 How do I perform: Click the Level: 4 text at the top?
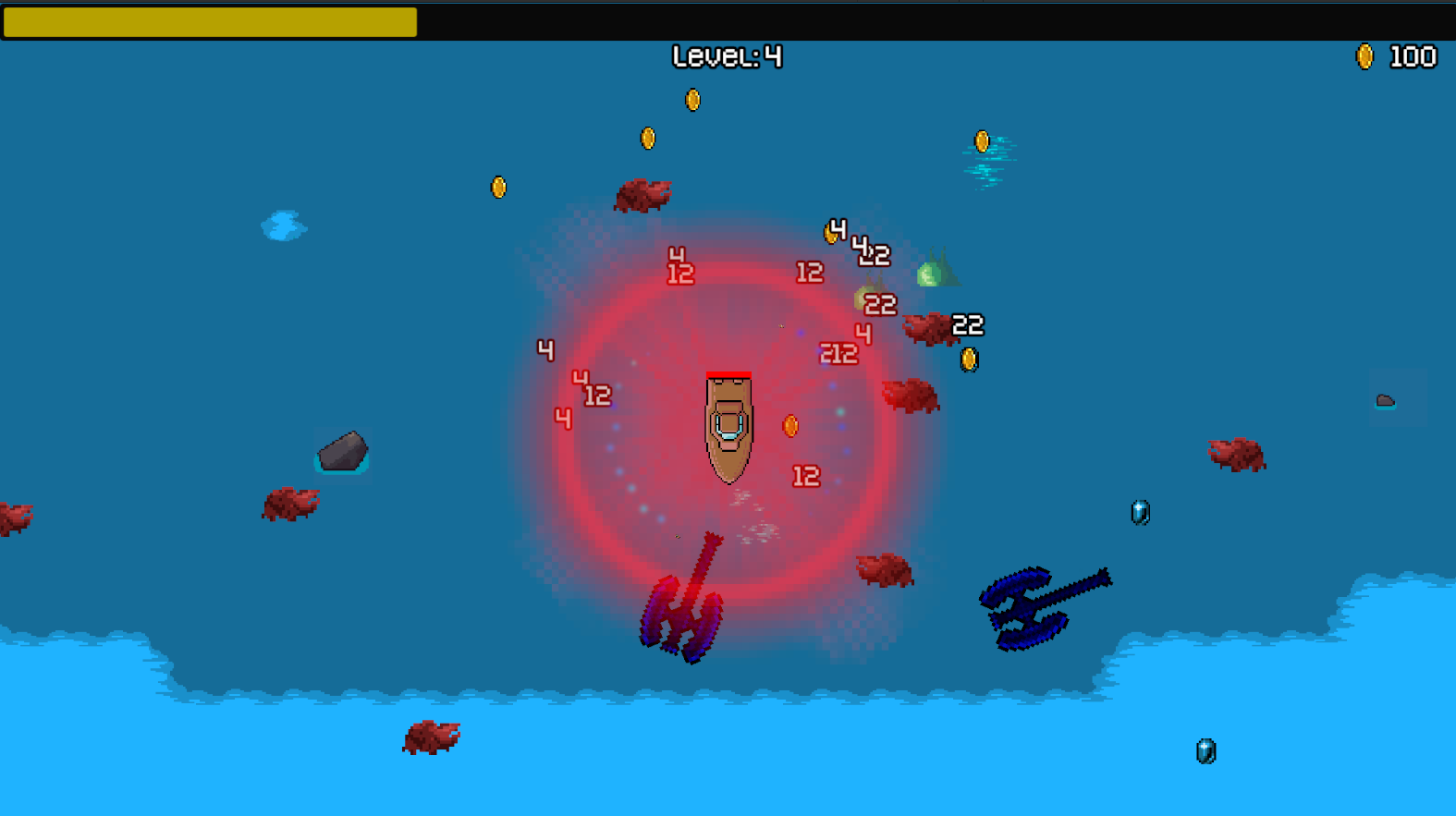pyautogui.click(x=727, y=57)
